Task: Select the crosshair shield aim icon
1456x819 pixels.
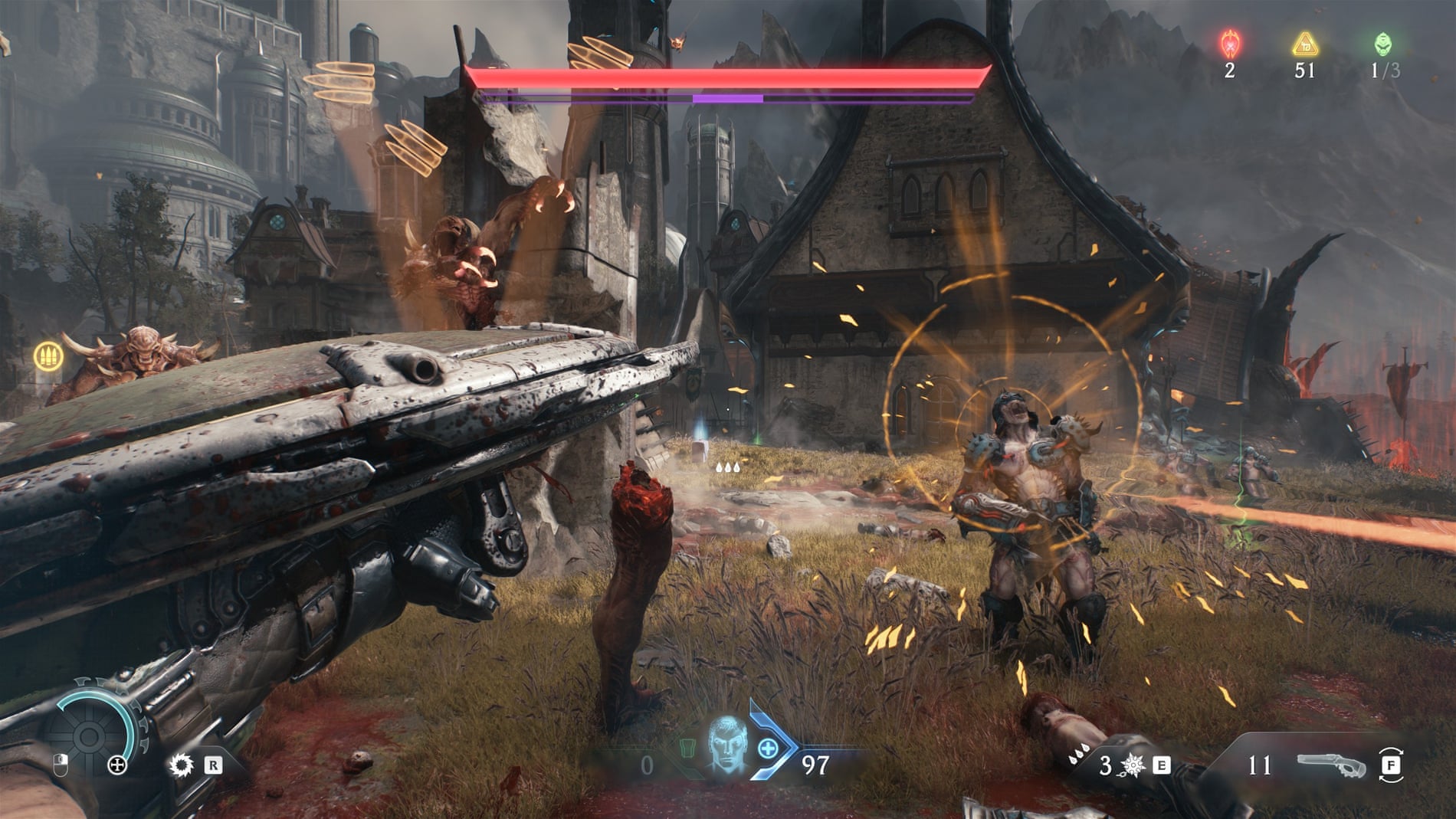Action: pos(117,765)
